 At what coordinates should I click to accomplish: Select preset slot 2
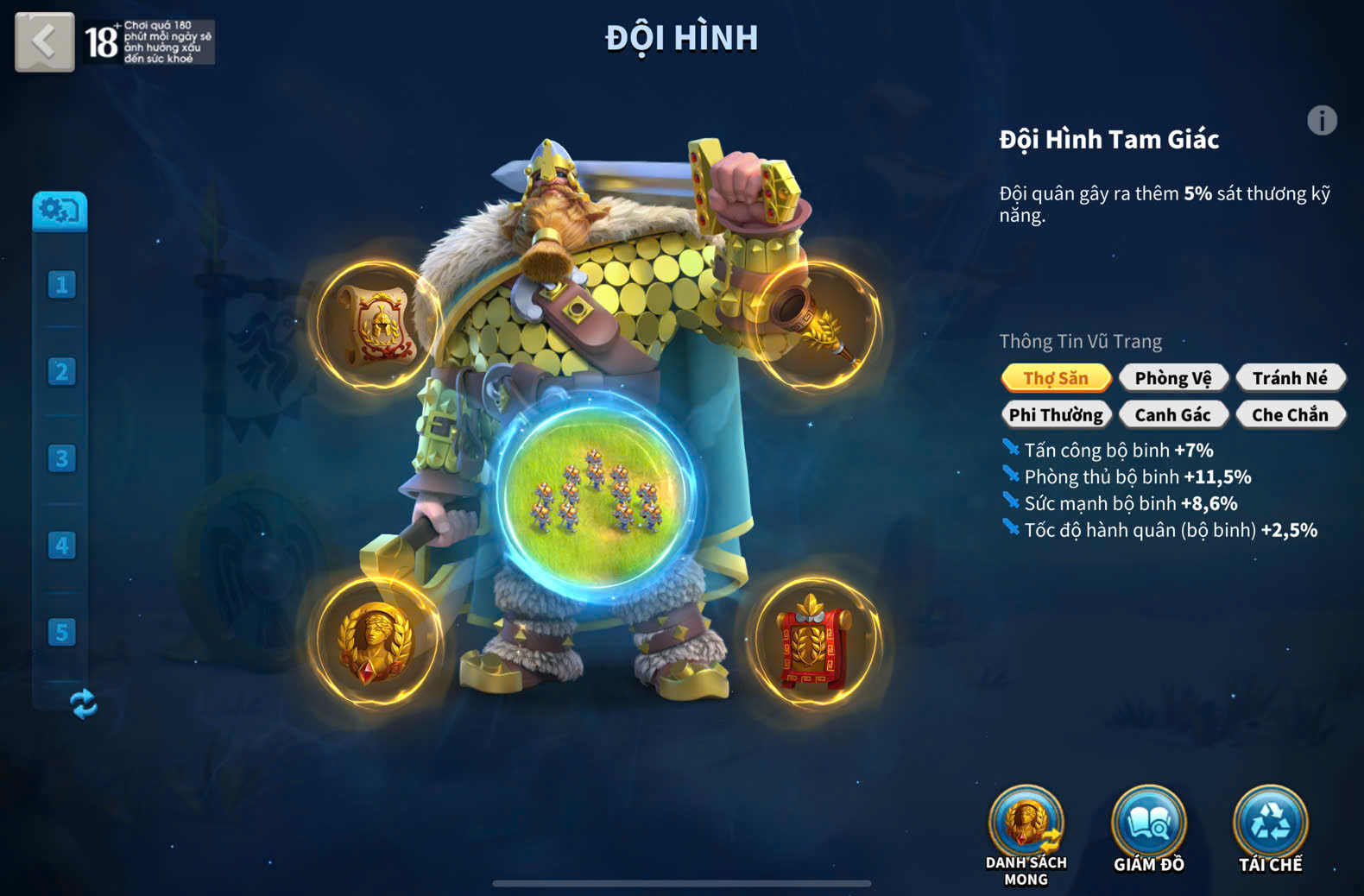(61, 372)
